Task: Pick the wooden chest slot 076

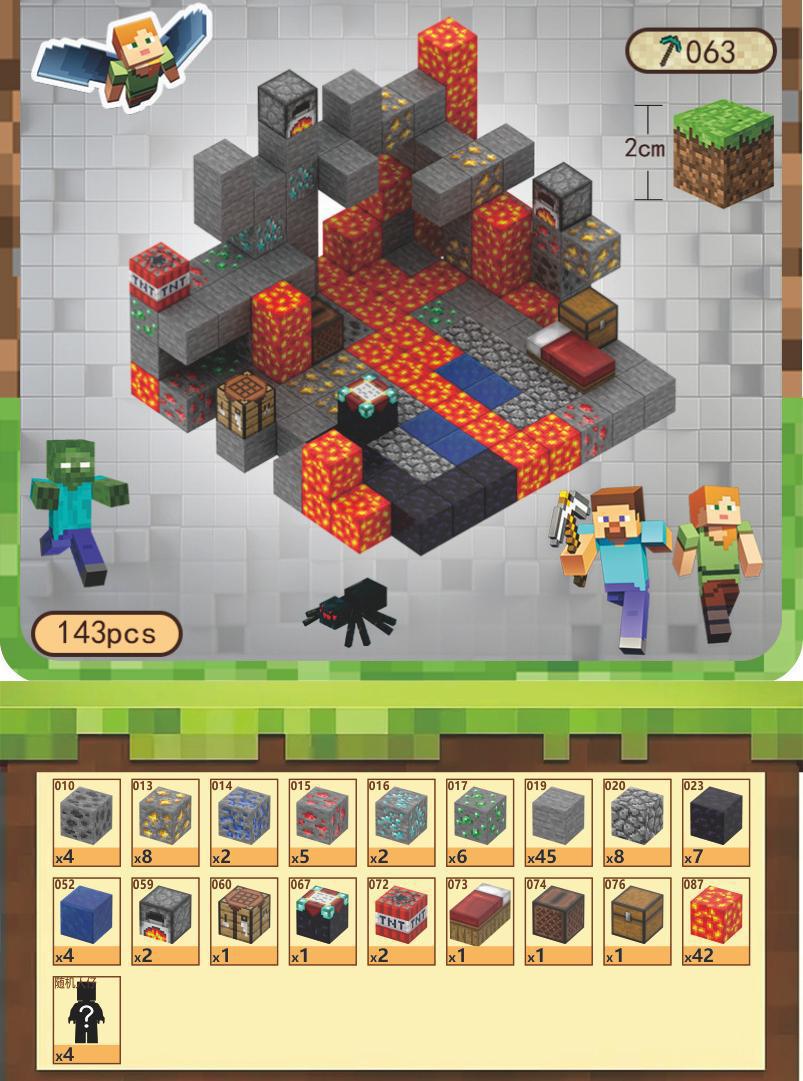Action: click(x=637, y=921)
